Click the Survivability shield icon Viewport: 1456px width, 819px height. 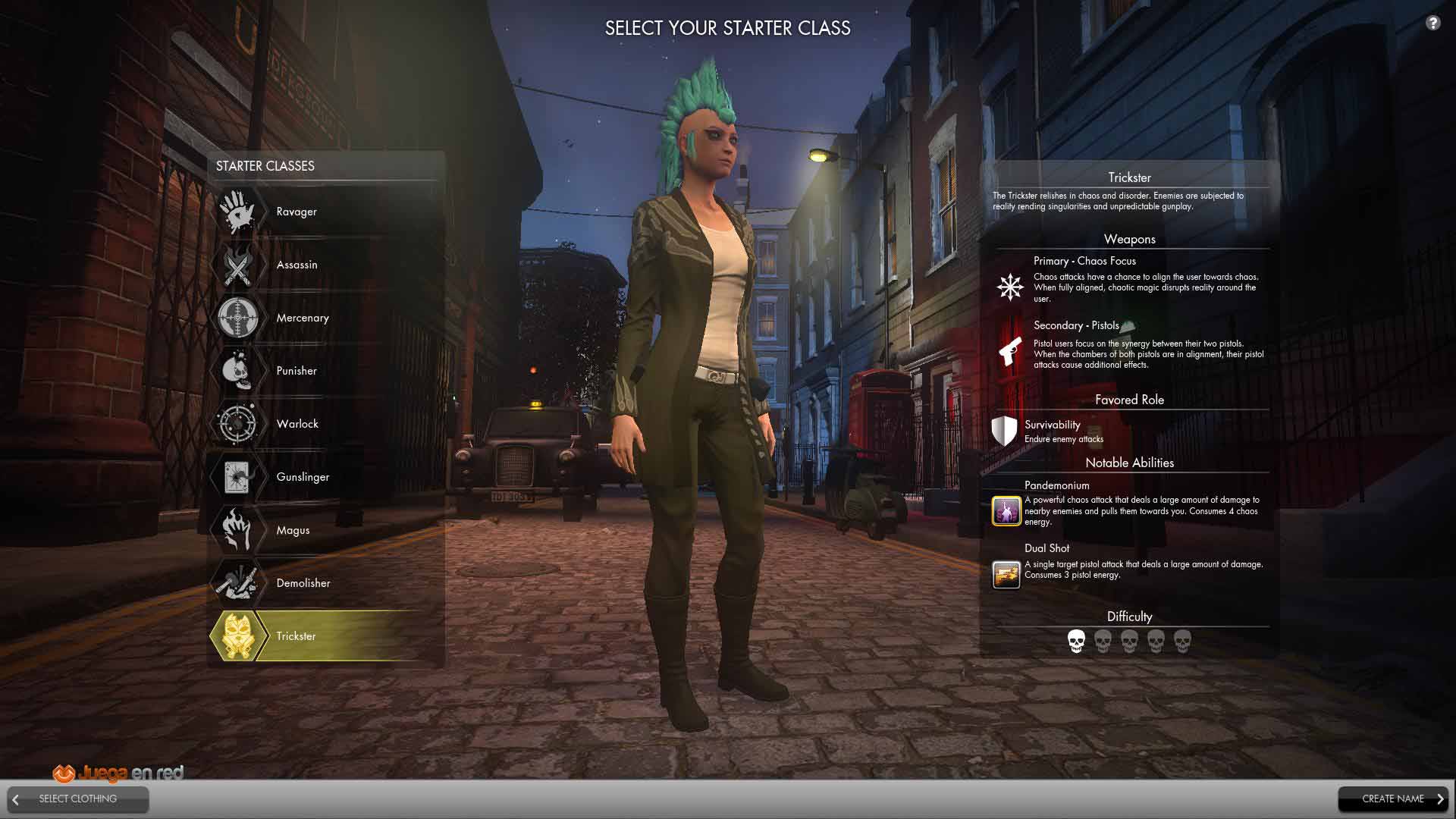pos(1004,431)
